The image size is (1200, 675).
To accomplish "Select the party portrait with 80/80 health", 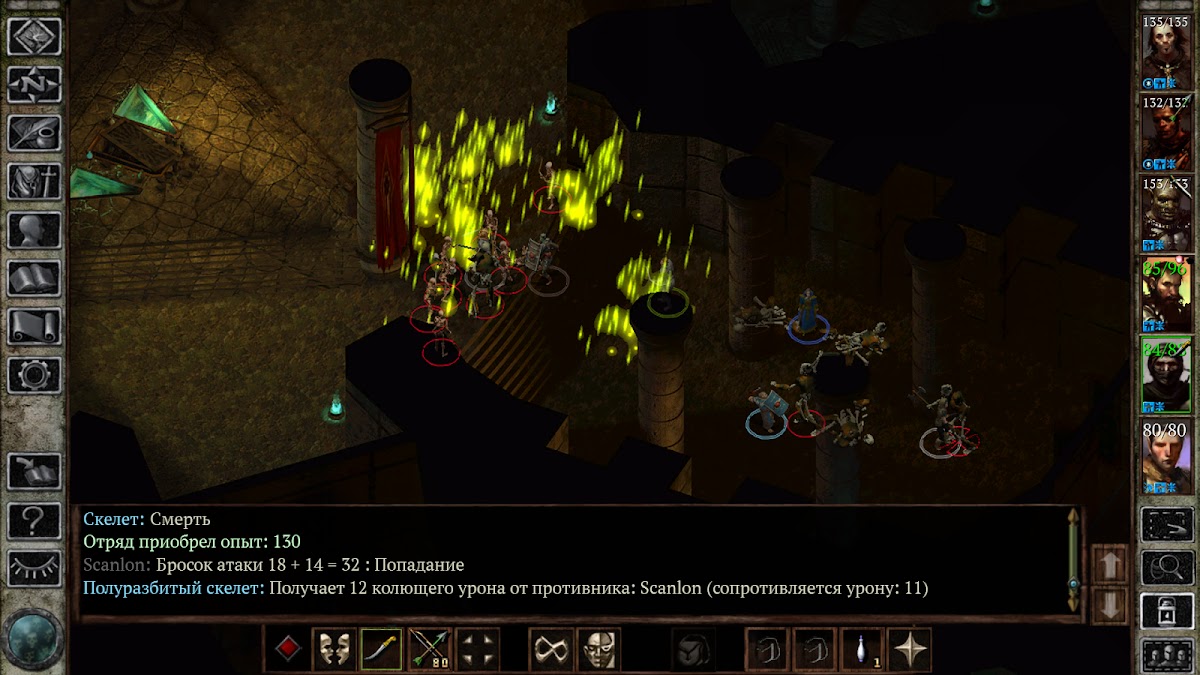I will coord(1167,459).
